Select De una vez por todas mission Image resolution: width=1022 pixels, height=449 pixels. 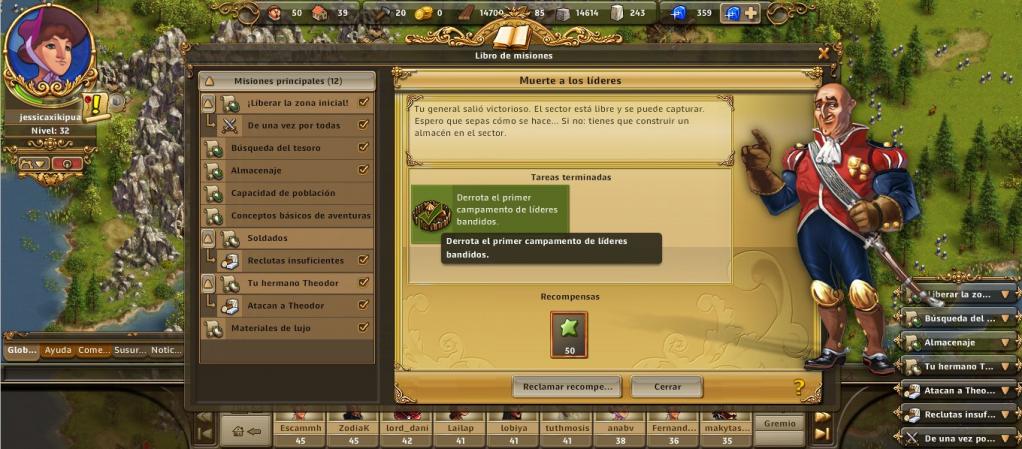[x=295, y=125]
